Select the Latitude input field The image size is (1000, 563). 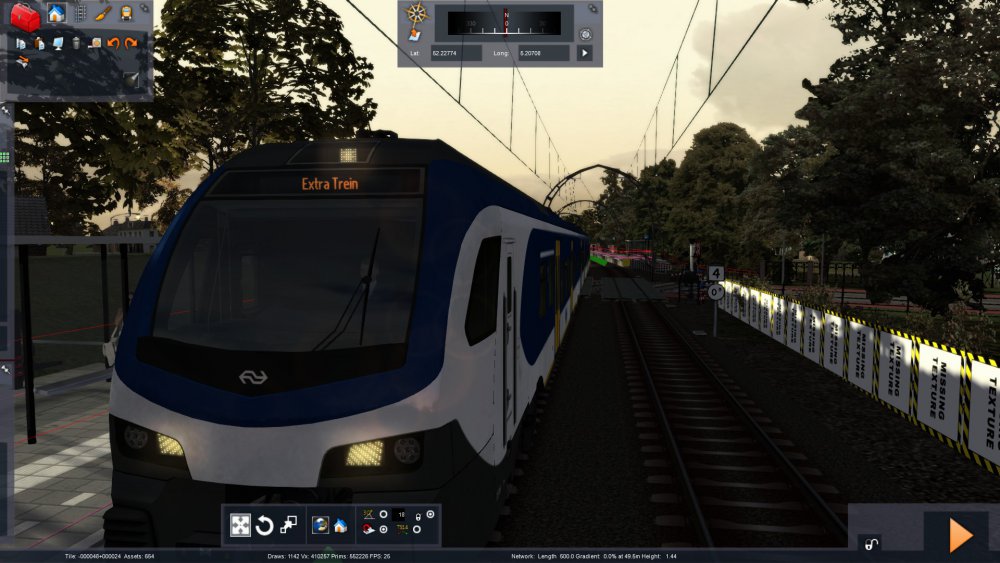click(x=456, y=52)
